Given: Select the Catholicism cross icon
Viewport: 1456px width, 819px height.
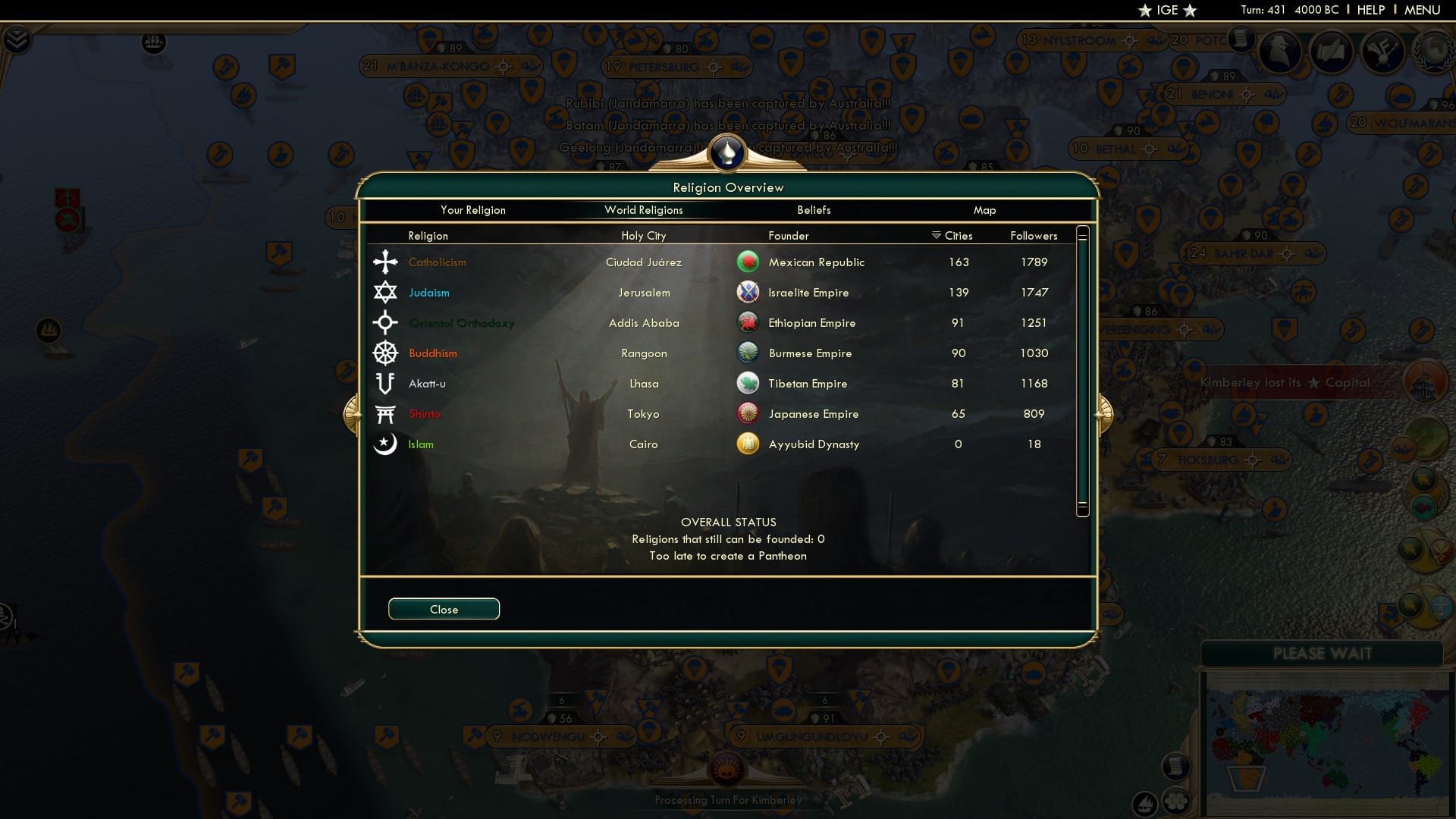Looking at the screenshot, I should pyautogui.click(x=385, y=262).
